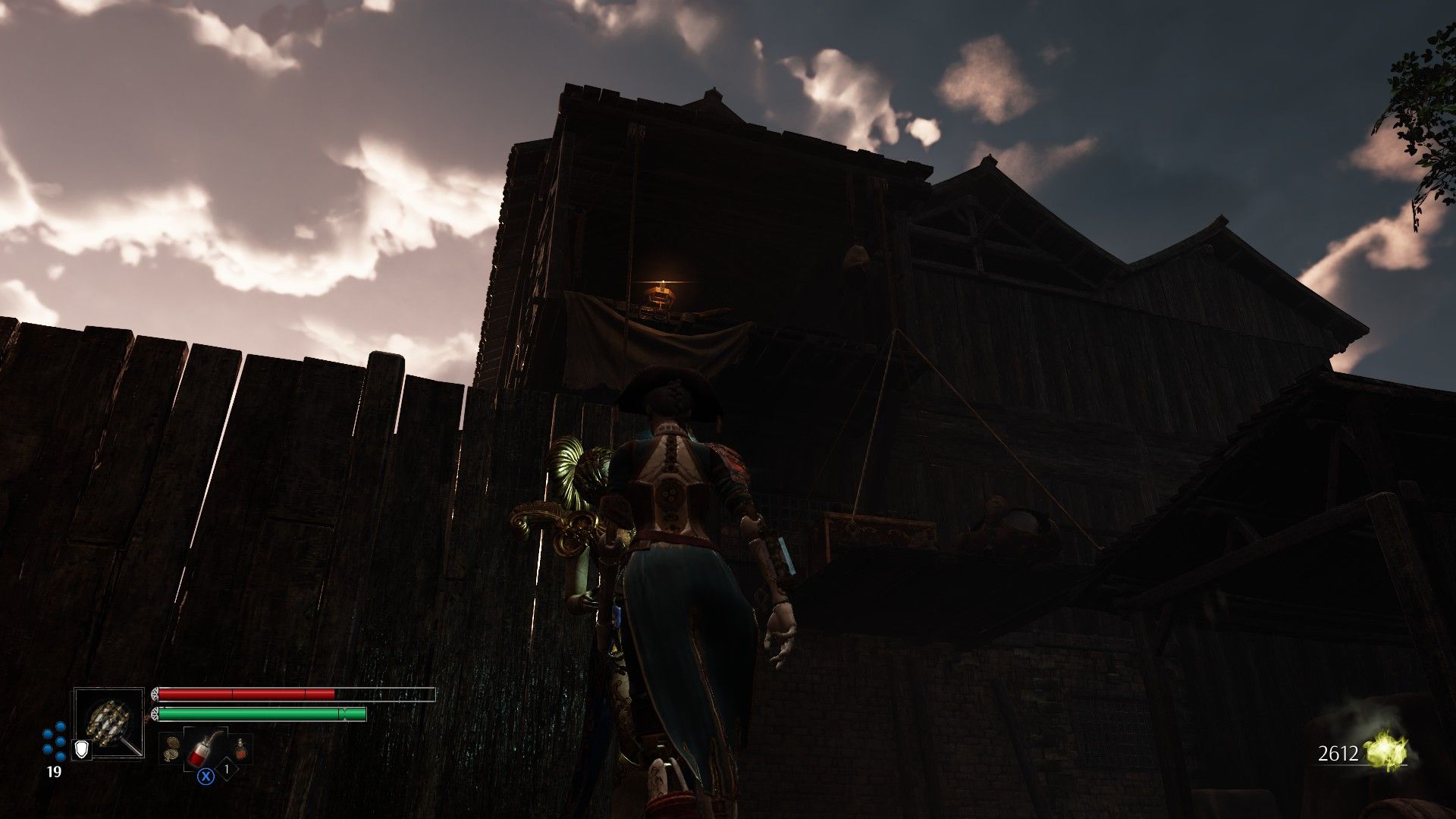This screenshot has width=1456, height=819.
Task: Click the shield icon on the weapon slot
Action: click(x=81, y=750)
